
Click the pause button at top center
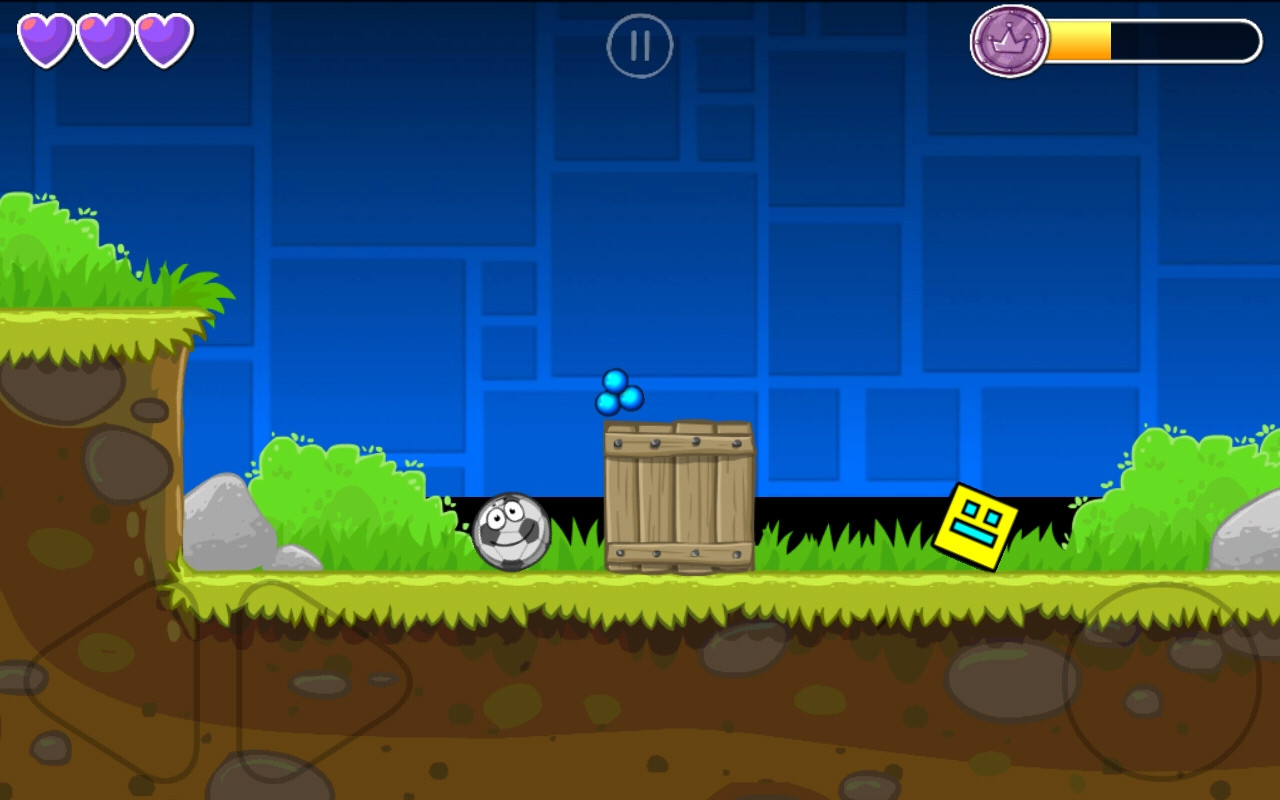click(640, 47)
